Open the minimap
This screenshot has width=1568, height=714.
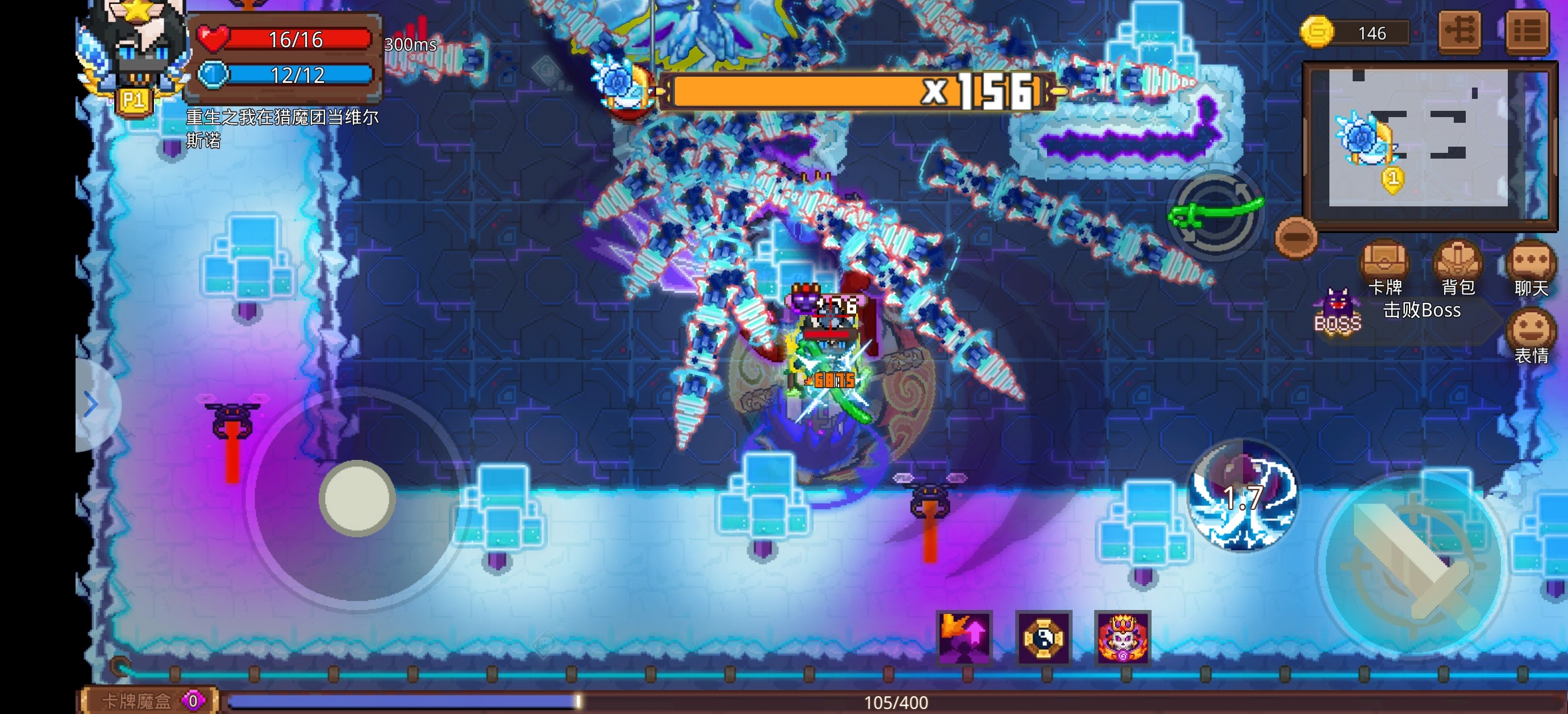pyautogui.click(x=1424, y=139)
